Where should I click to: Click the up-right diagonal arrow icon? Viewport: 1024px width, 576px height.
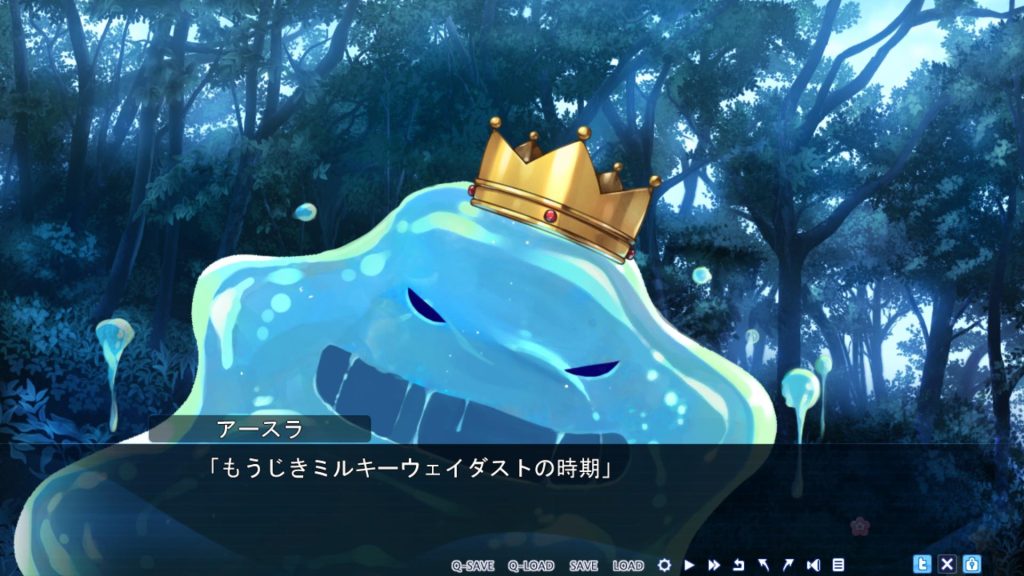click(x=788, y=565)
